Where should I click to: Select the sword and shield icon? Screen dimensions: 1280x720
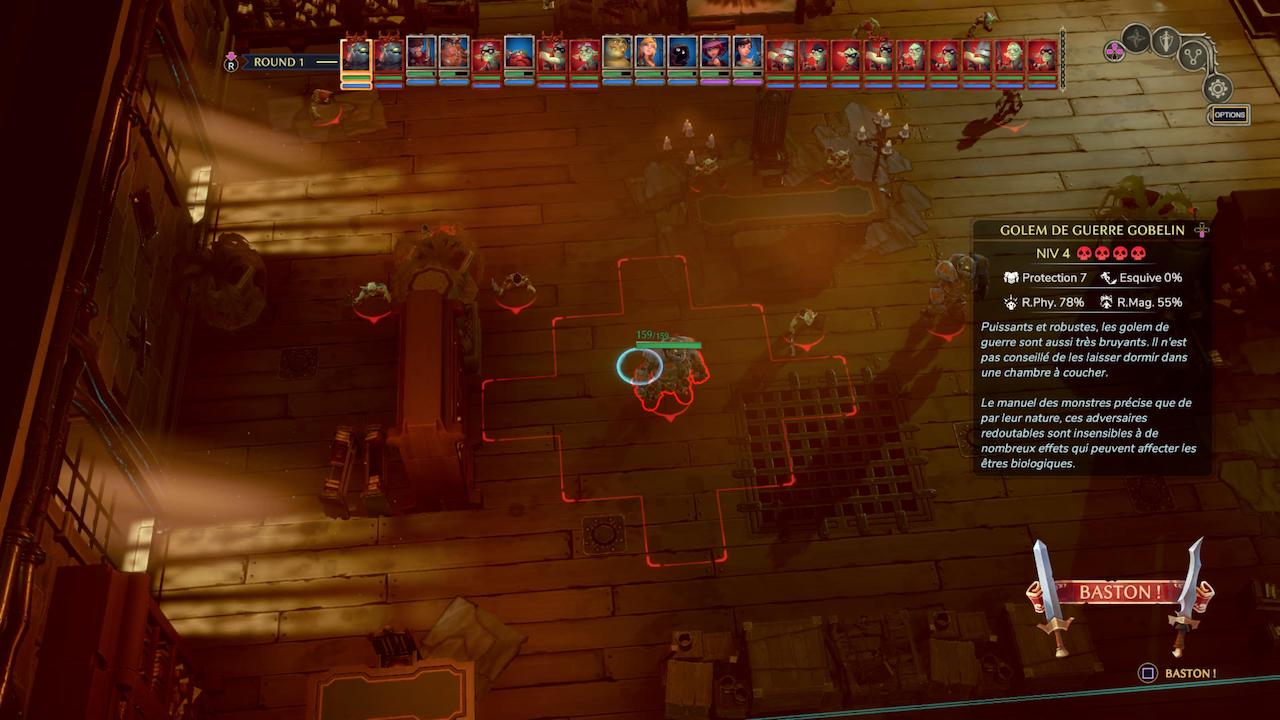pyautogui.click(x=1165, y=40)
